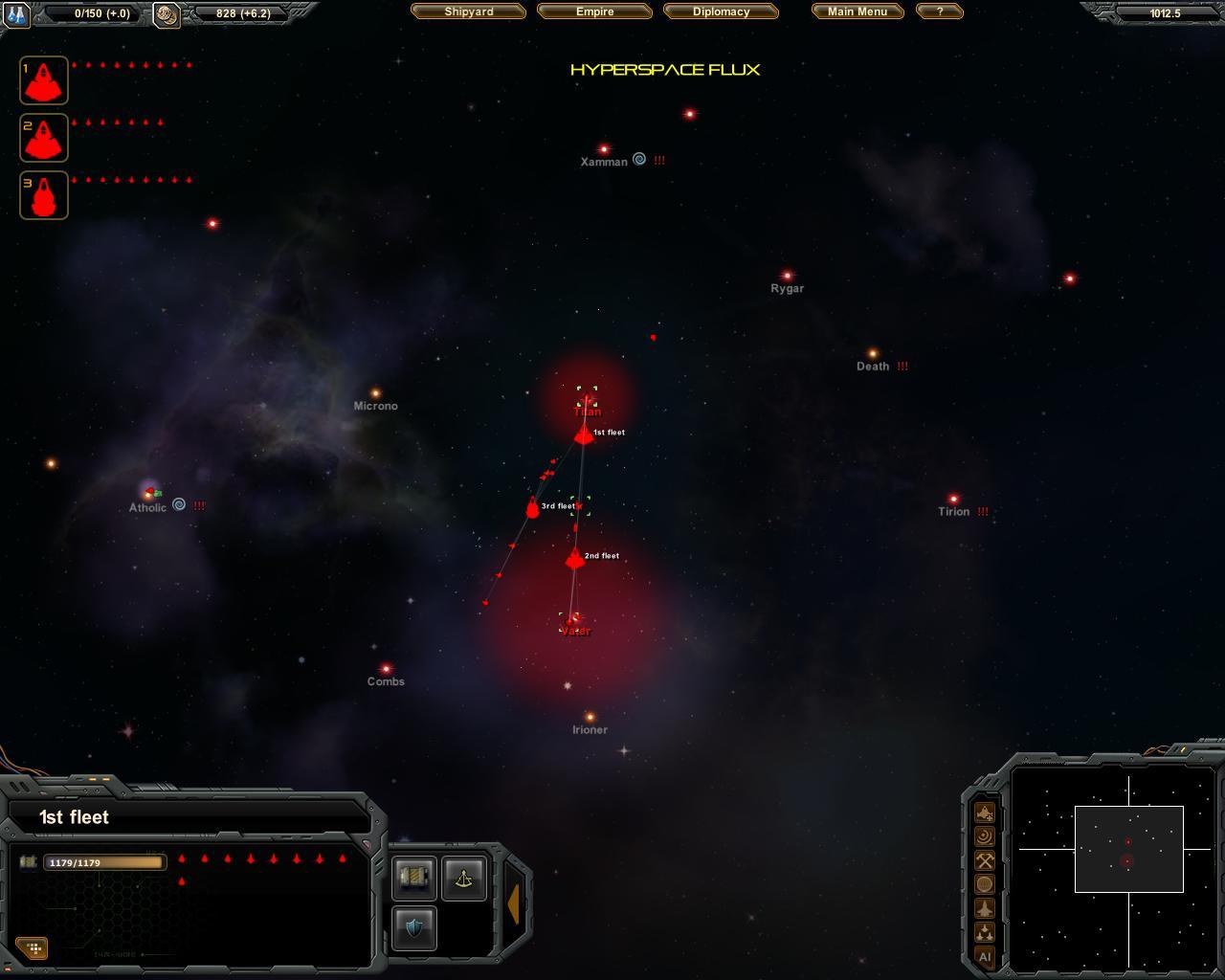Collapse the fleet orders panel with orange arrow

[x=514, y=904]
